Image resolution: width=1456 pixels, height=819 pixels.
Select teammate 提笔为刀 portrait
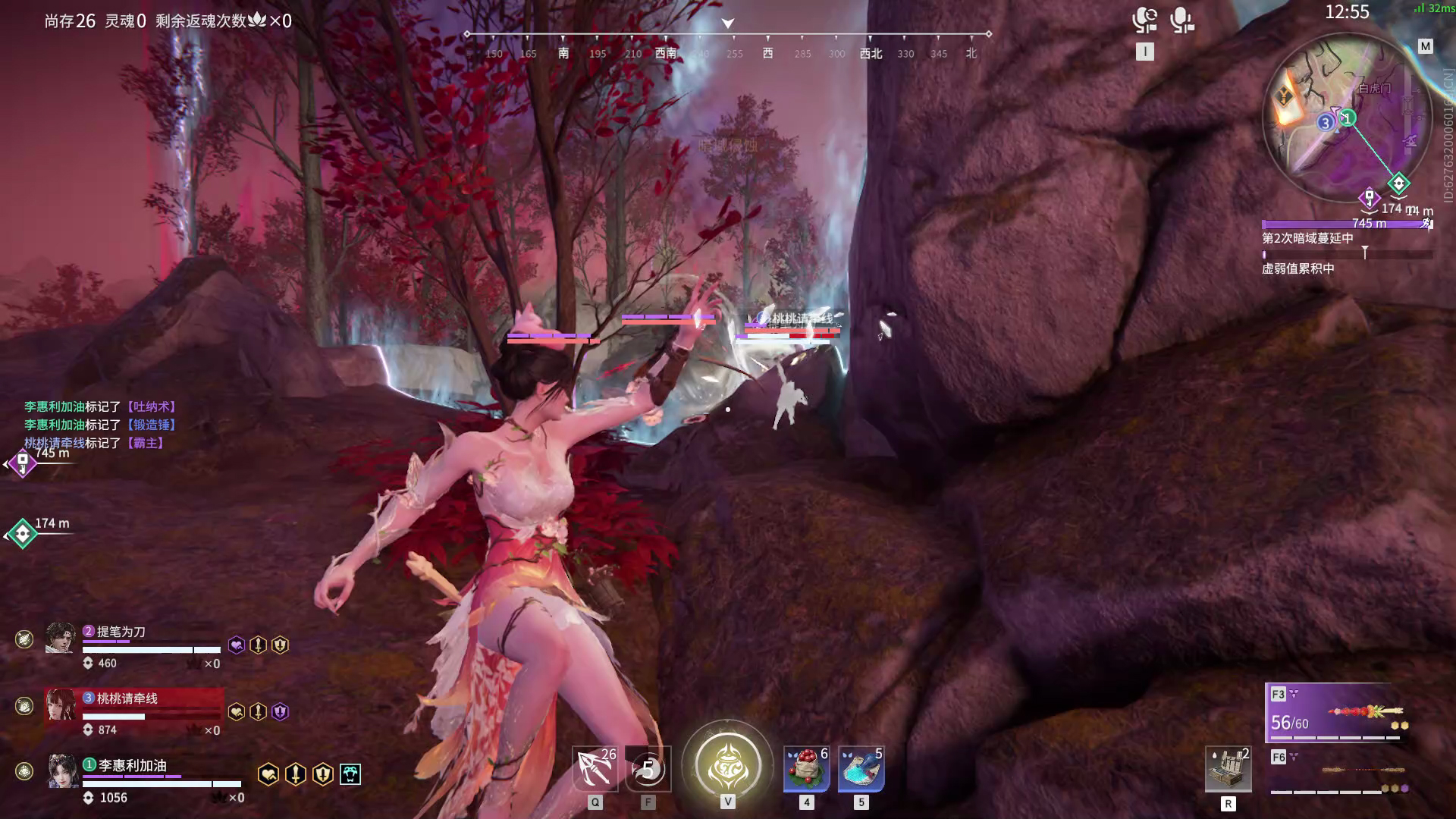tap(61, 638)
